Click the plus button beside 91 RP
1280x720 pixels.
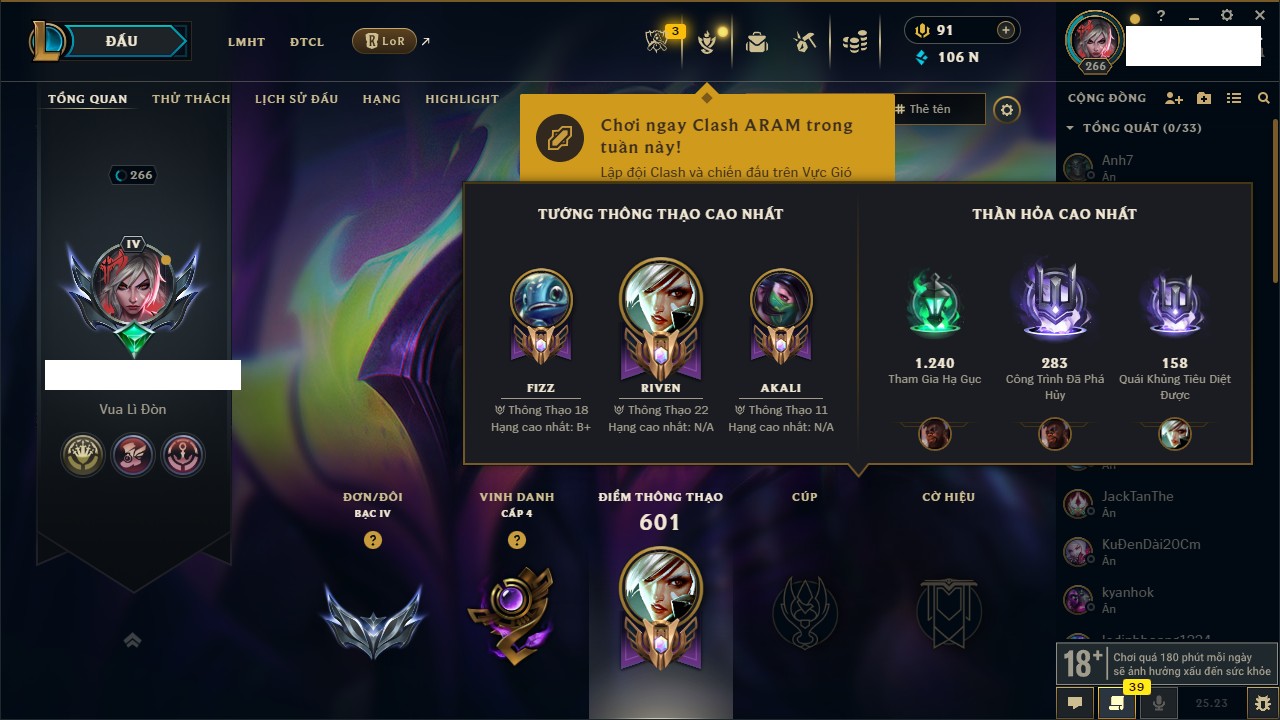[x=1005, y=31]
